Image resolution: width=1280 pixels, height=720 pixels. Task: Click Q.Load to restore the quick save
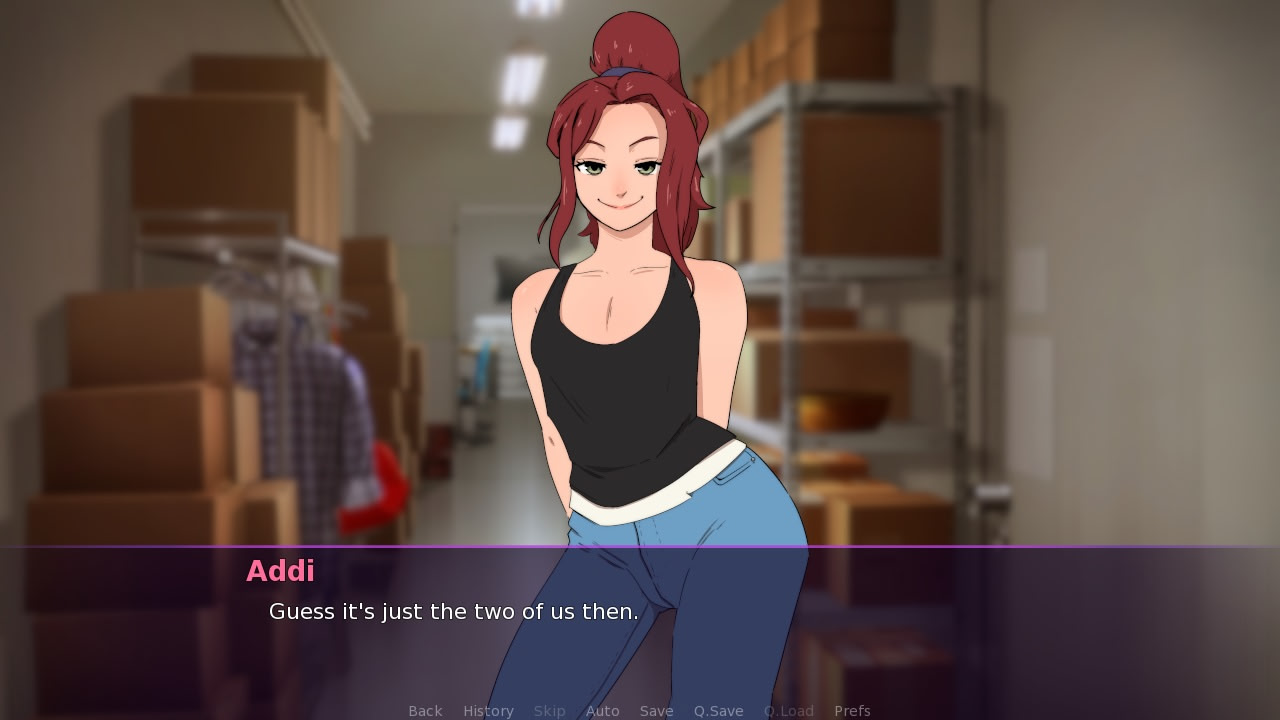tap(788, 710)
